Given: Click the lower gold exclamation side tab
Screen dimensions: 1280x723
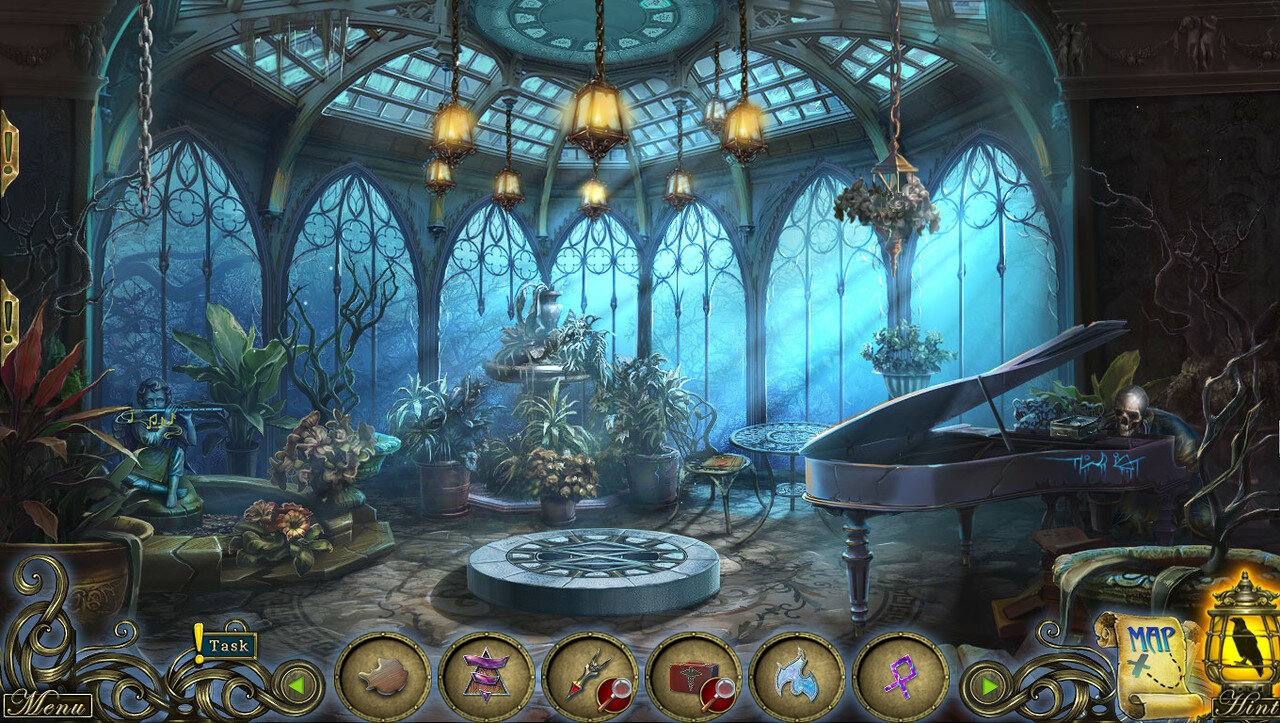Looking at the screenshot, I should [x=8, y=320].
